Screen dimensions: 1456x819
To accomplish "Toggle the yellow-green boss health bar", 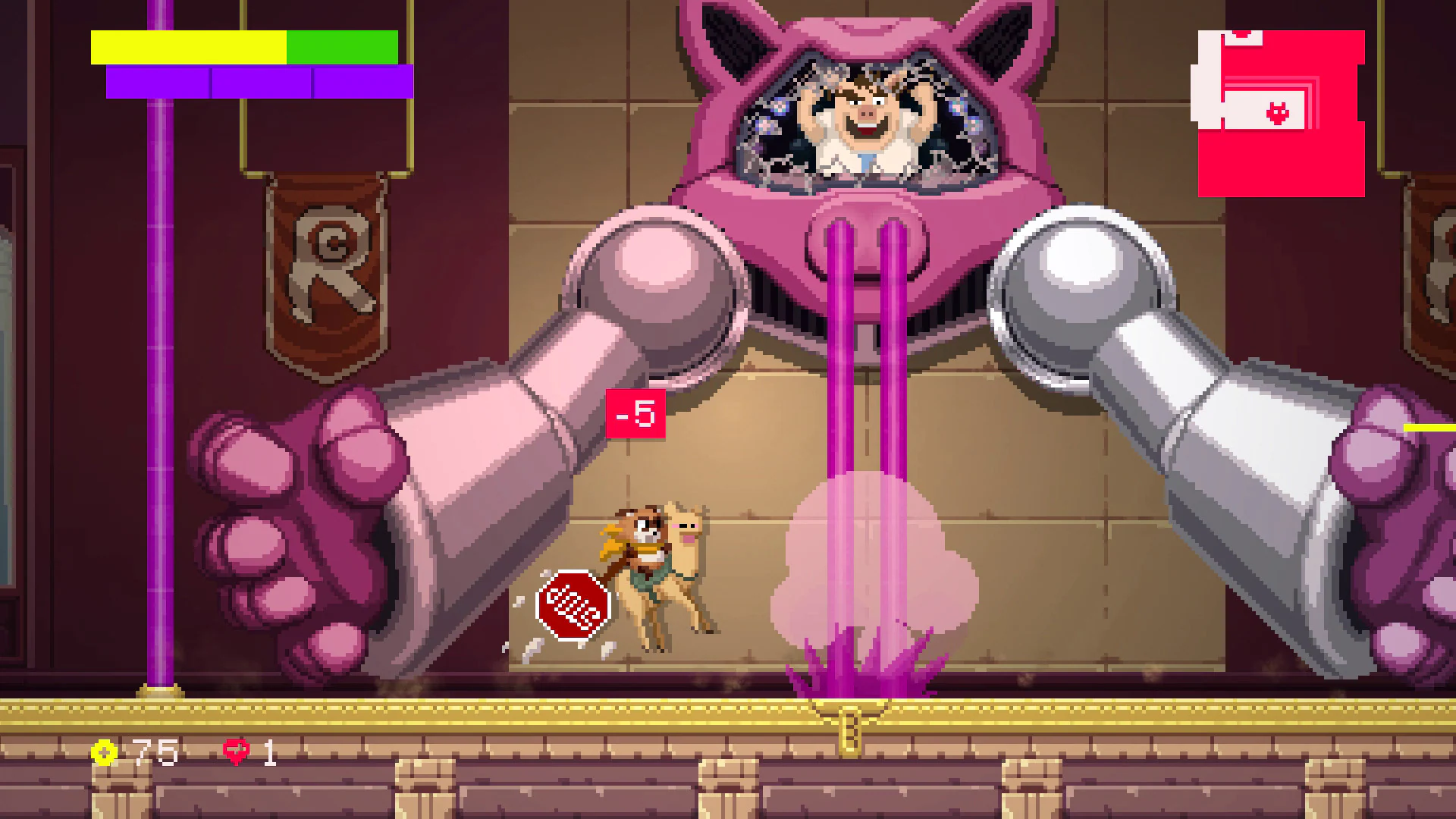I will [x=243, y=47].
